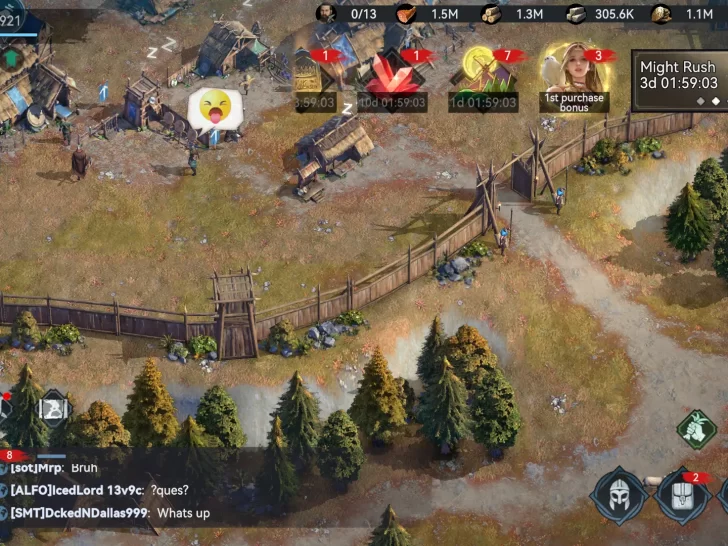Click the green up-arrow upgrade icon
The width and height of the screenshot is (728, 546).
tap(13, 58)
